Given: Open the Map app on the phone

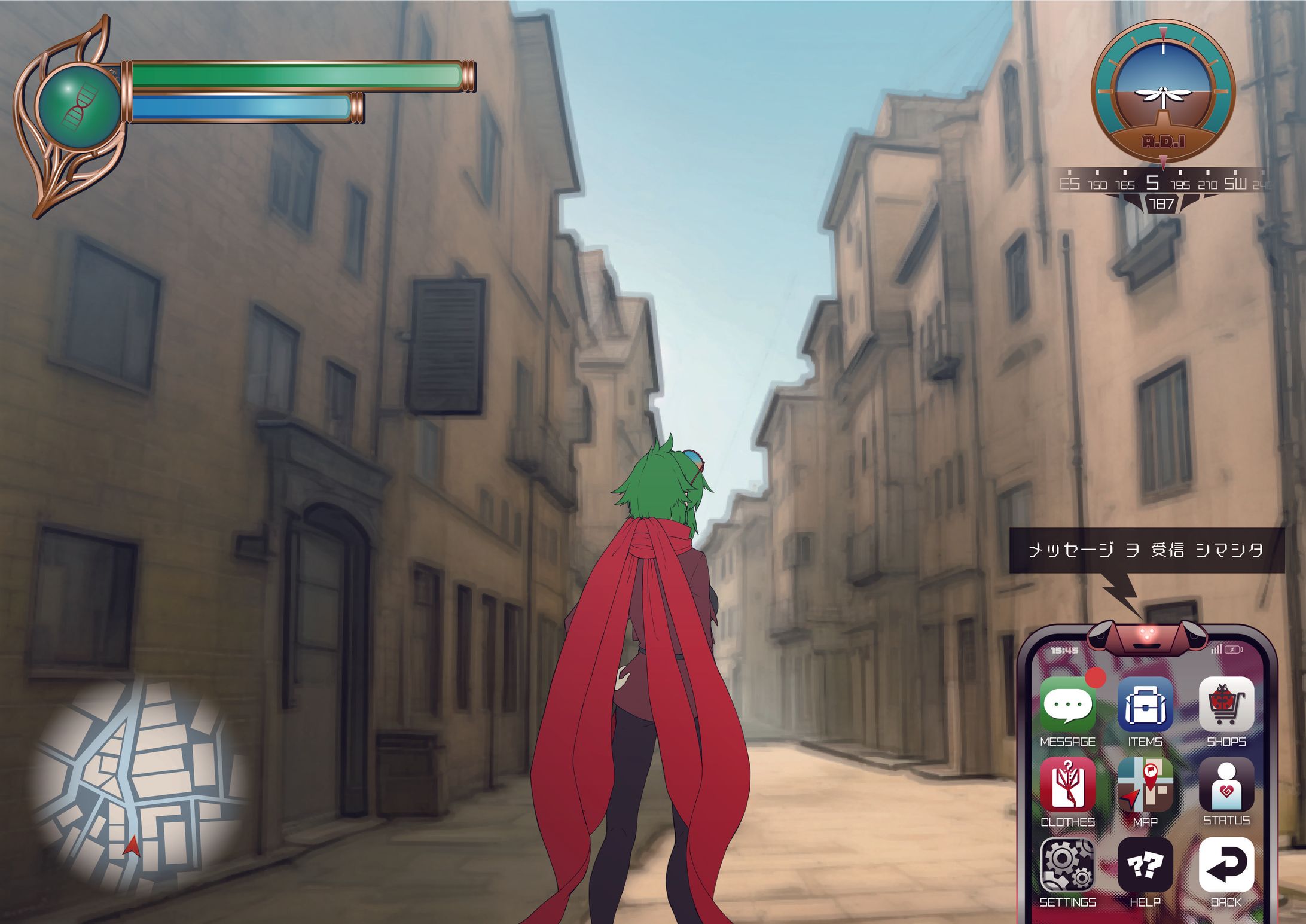Looking at the screenshot, I should (1145, 786).
